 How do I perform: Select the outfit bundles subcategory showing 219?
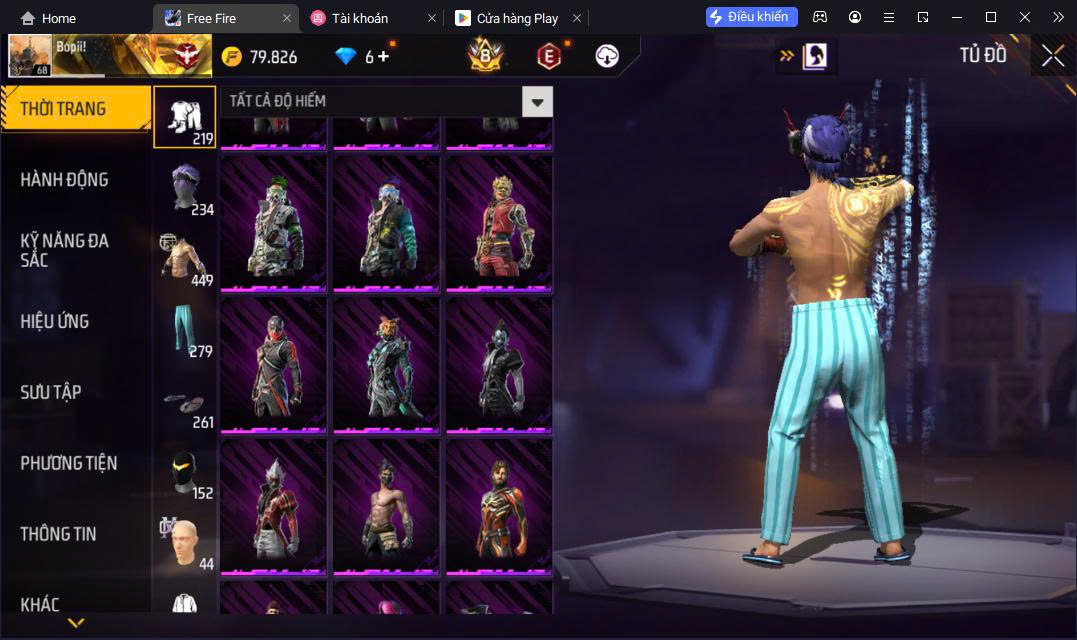click(185, 117)
